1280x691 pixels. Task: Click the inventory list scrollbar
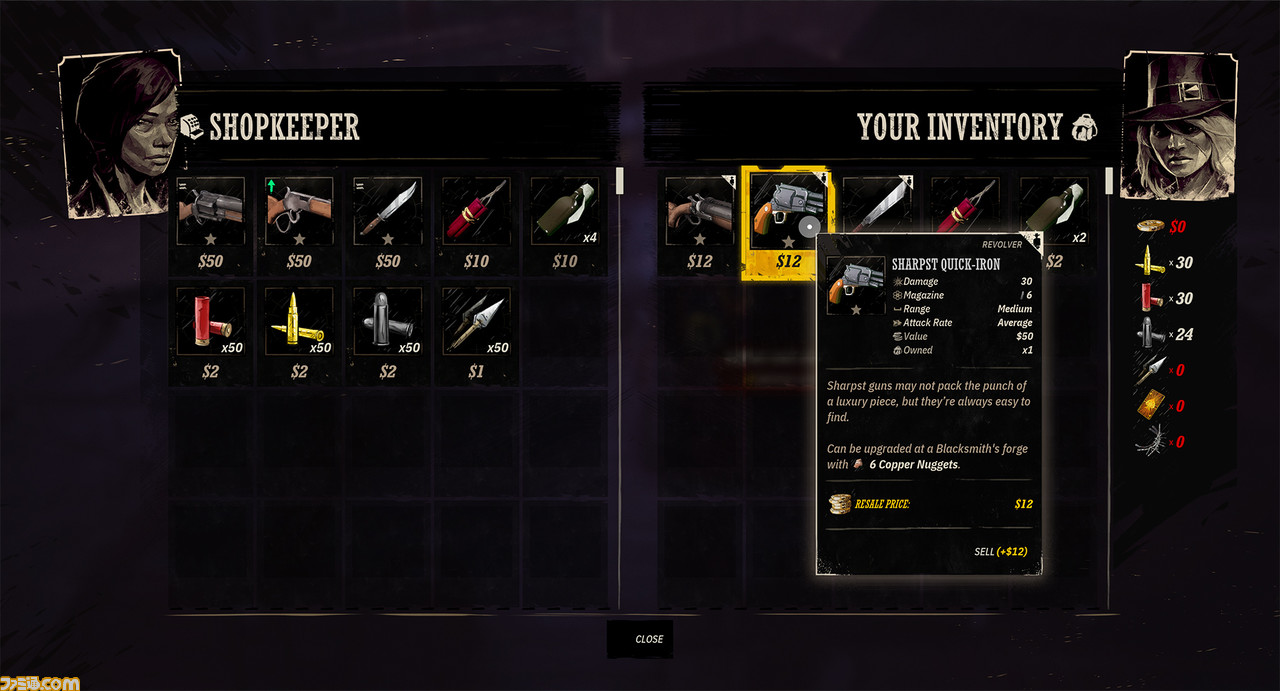coord(1108,181)
